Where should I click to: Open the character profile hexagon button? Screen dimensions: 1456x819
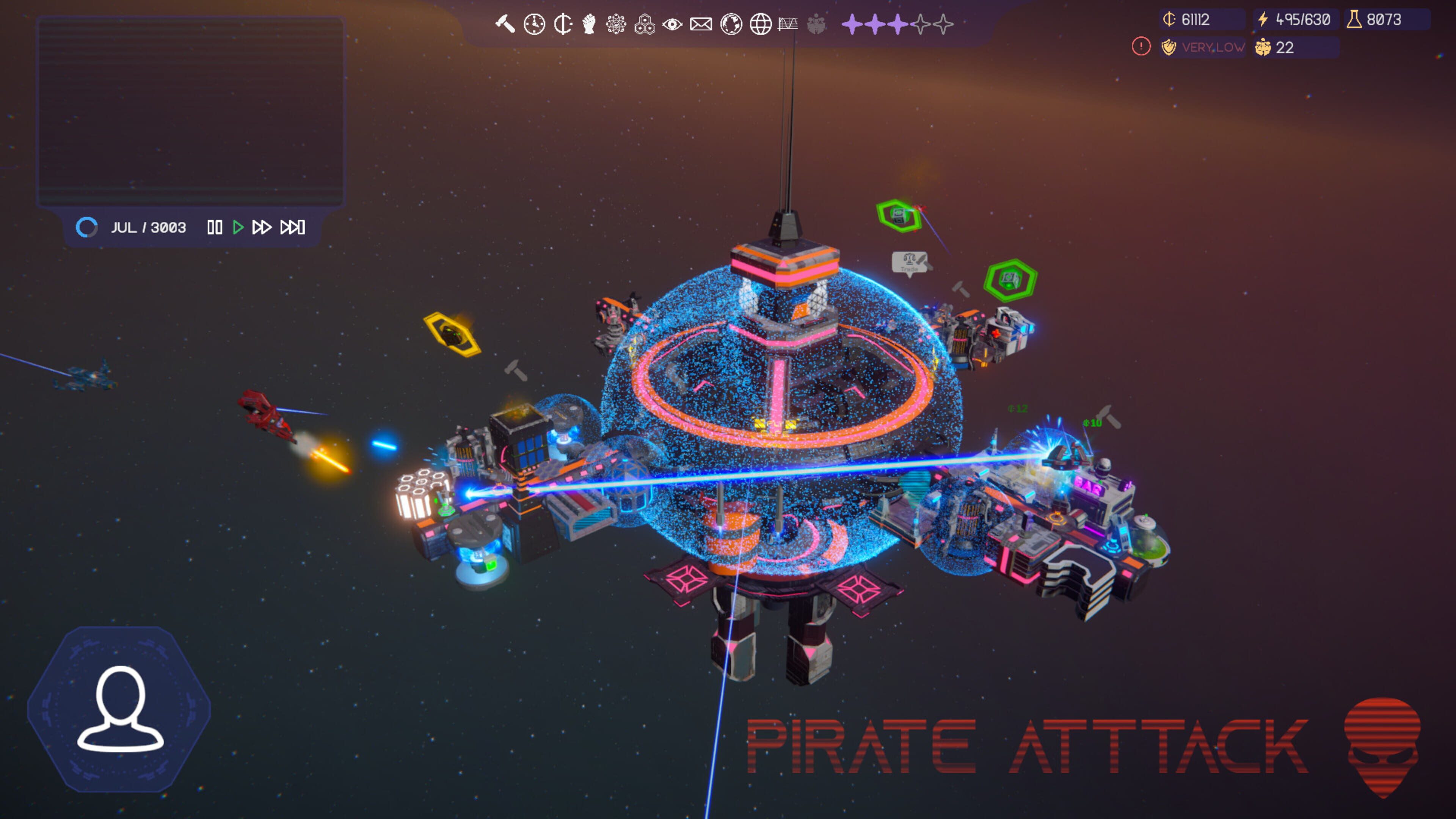coord(119,709)
